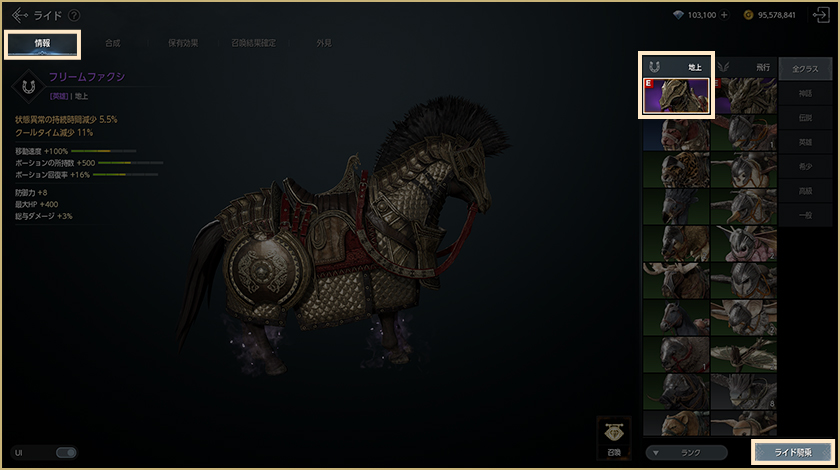Filter by 全クラス

[x=805, y=68]
